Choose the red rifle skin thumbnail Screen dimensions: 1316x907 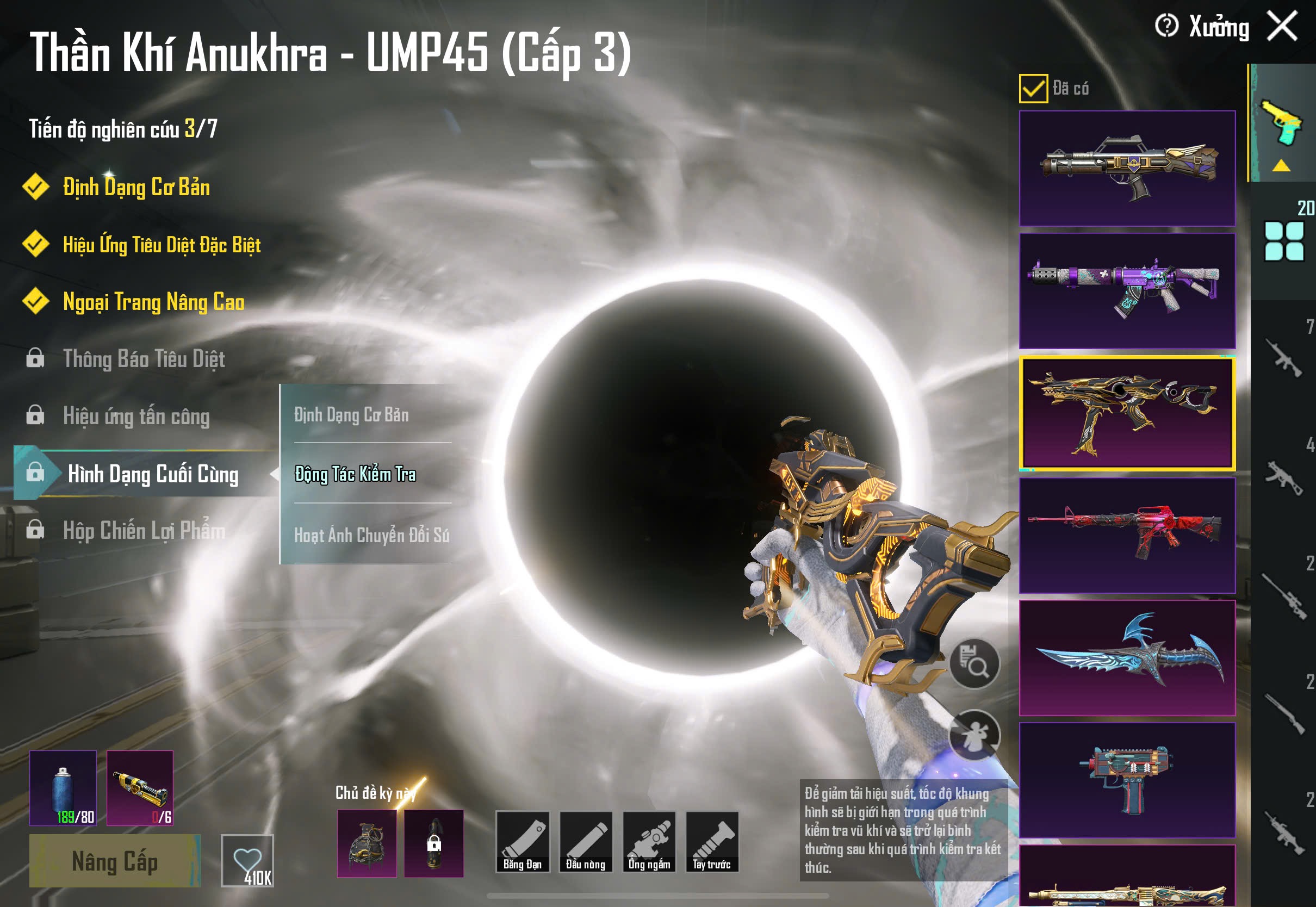[1127, 535]
